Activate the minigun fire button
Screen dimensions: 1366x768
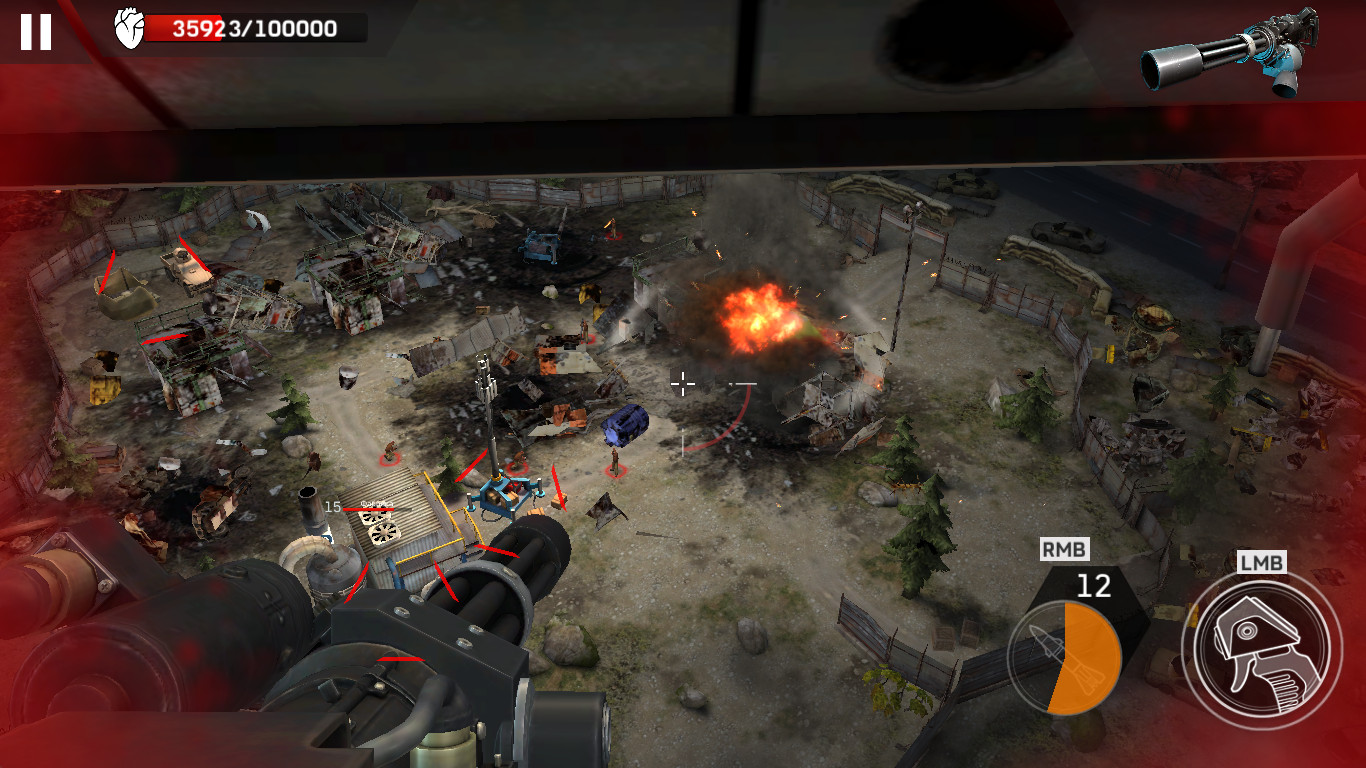pyautogui.click(x=1262, y=649)
